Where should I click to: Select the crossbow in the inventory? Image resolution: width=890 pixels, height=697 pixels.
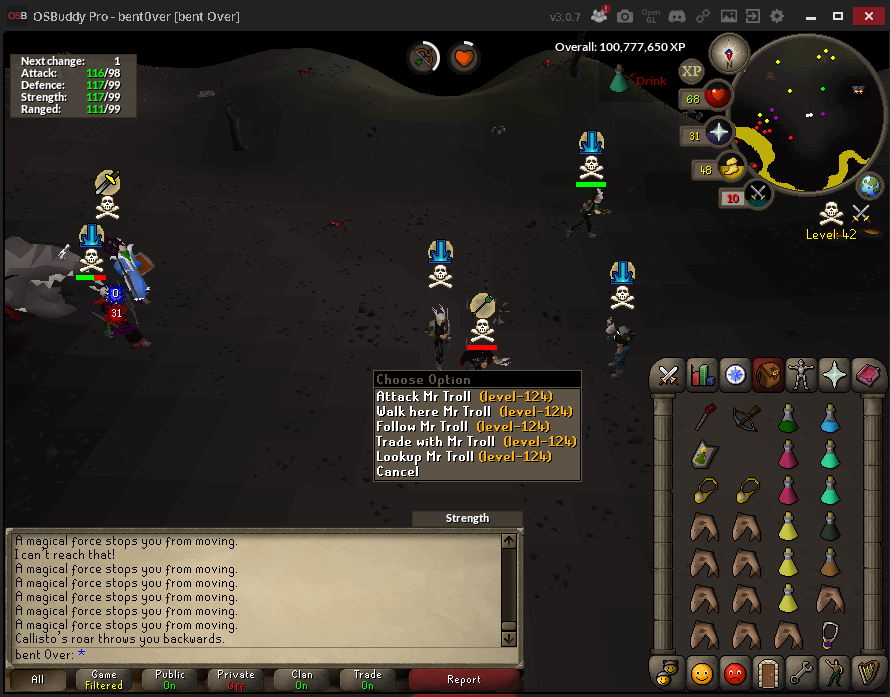(744, 417)
